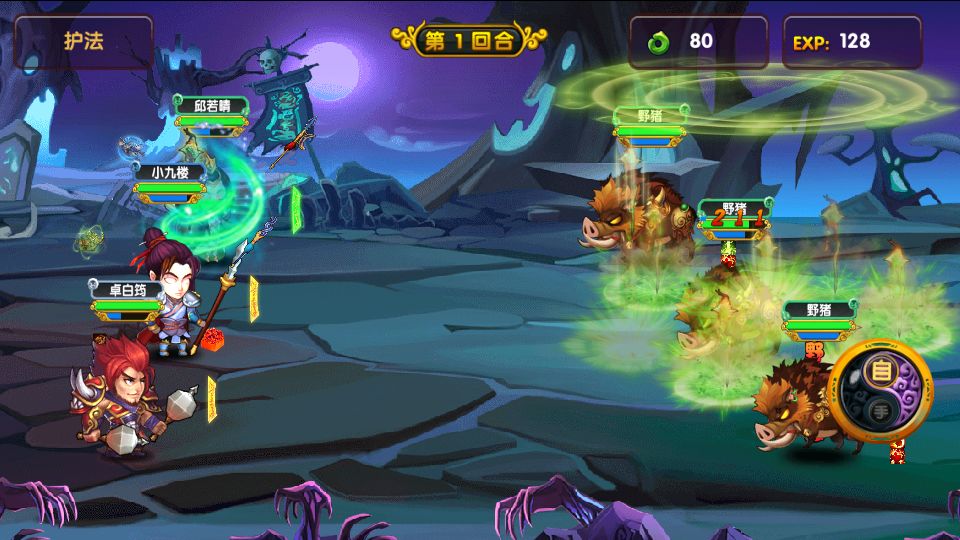
Task: Open the 护法 panel button
Action: pos(84,42)
